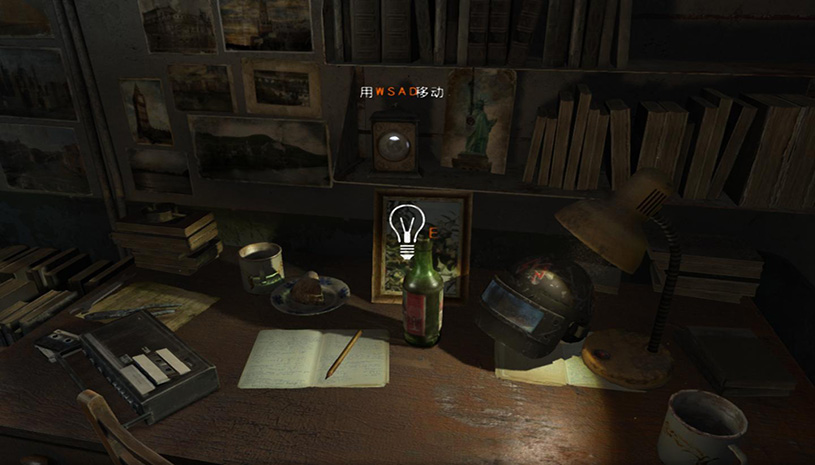Click the light bulb interaction icon
This screenshot has width=815, height=465.
[x=406, y=231]
